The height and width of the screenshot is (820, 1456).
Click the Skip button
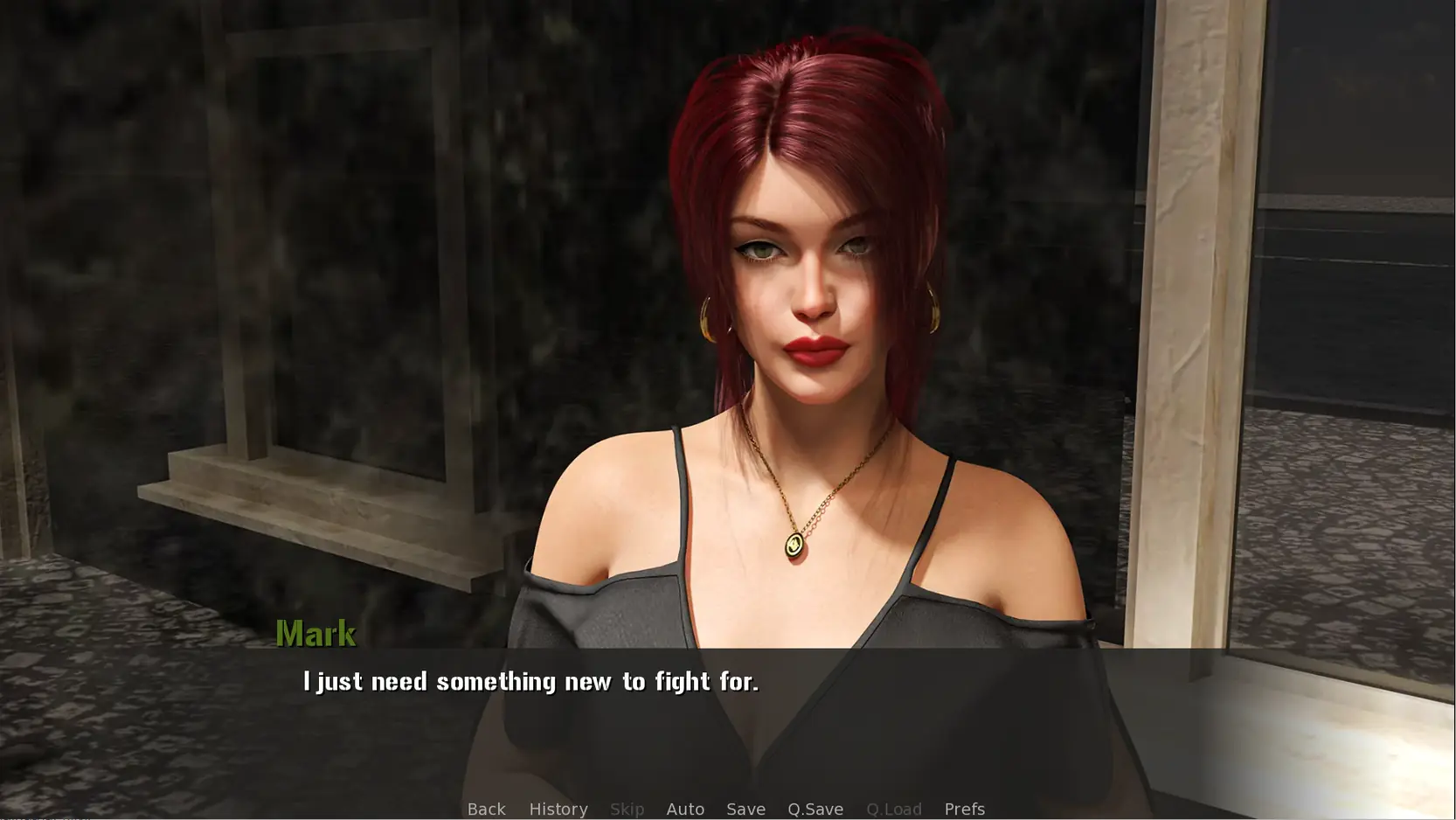point(627,809)
